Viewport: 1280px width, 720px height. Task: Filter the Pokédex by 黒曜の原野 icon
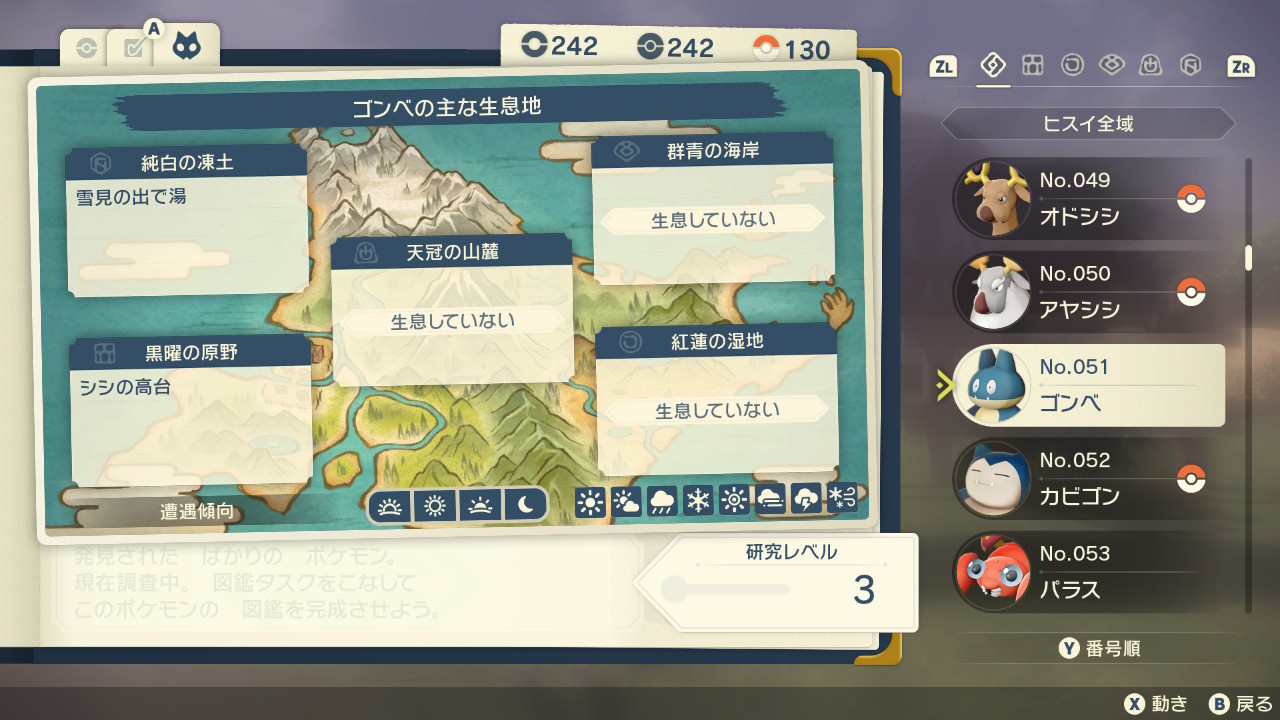click(x=1032, y=66)
